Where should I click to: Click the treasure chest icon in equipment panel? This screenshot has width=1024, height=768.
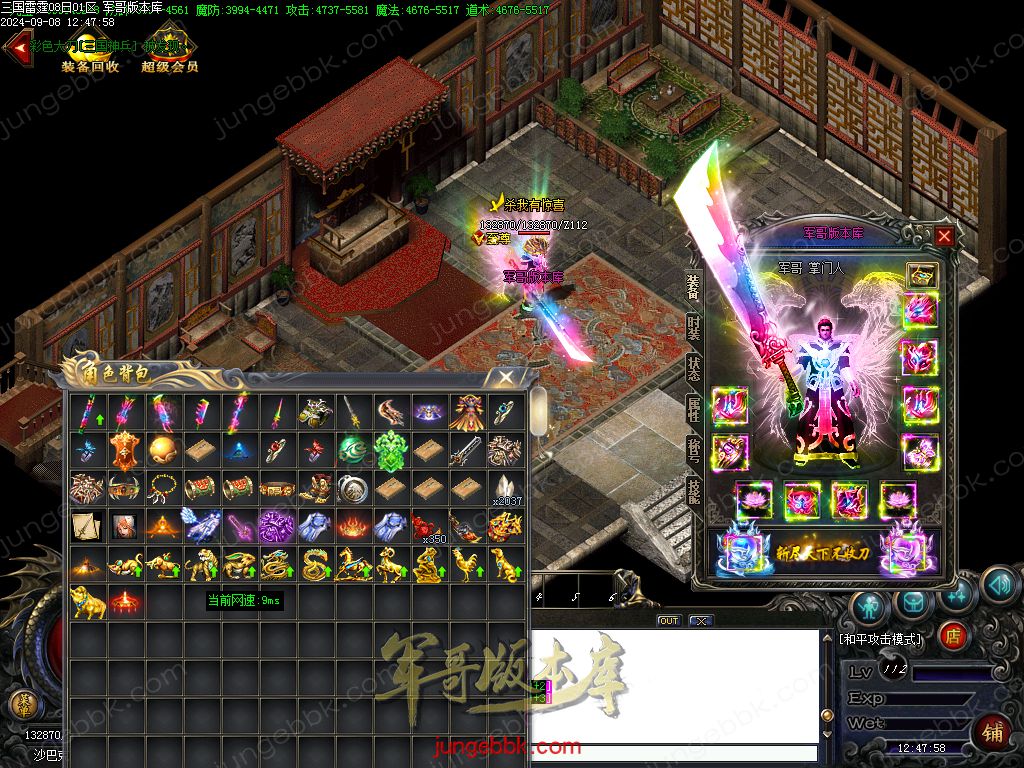pos(921,275)
